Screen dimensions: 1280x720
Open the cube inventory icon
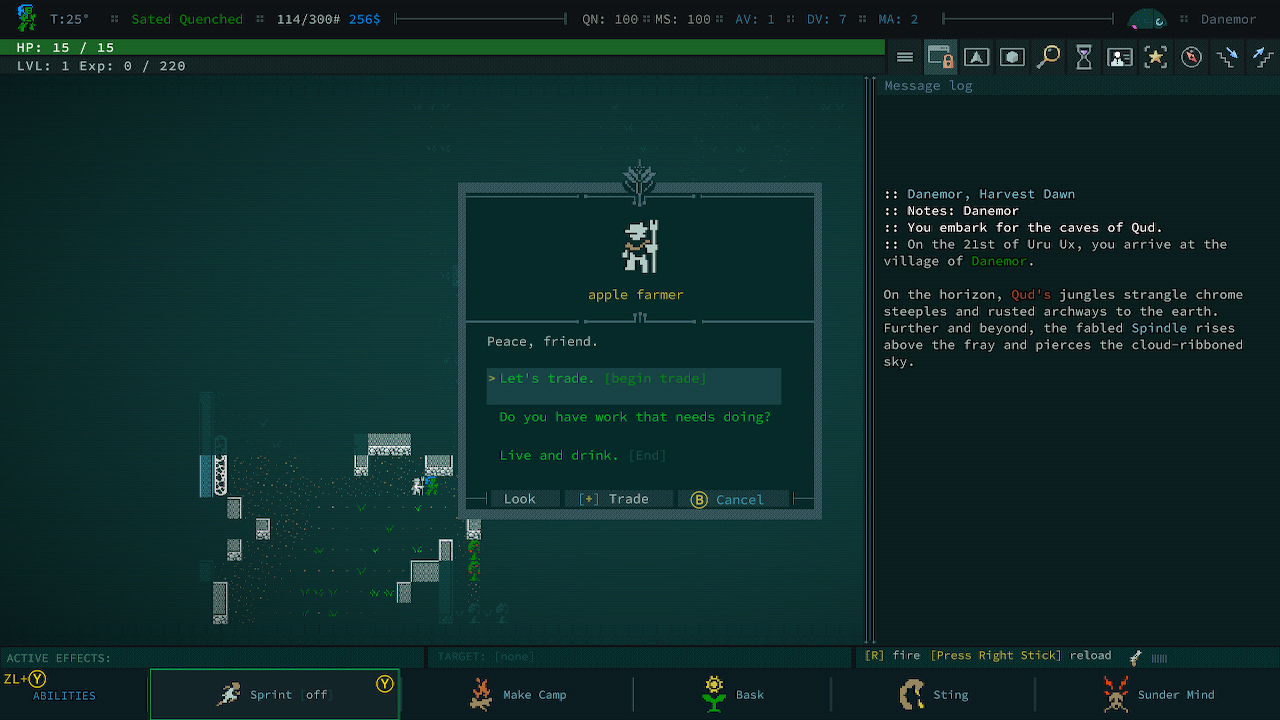pyautogui.click(x=1012, y=57)
